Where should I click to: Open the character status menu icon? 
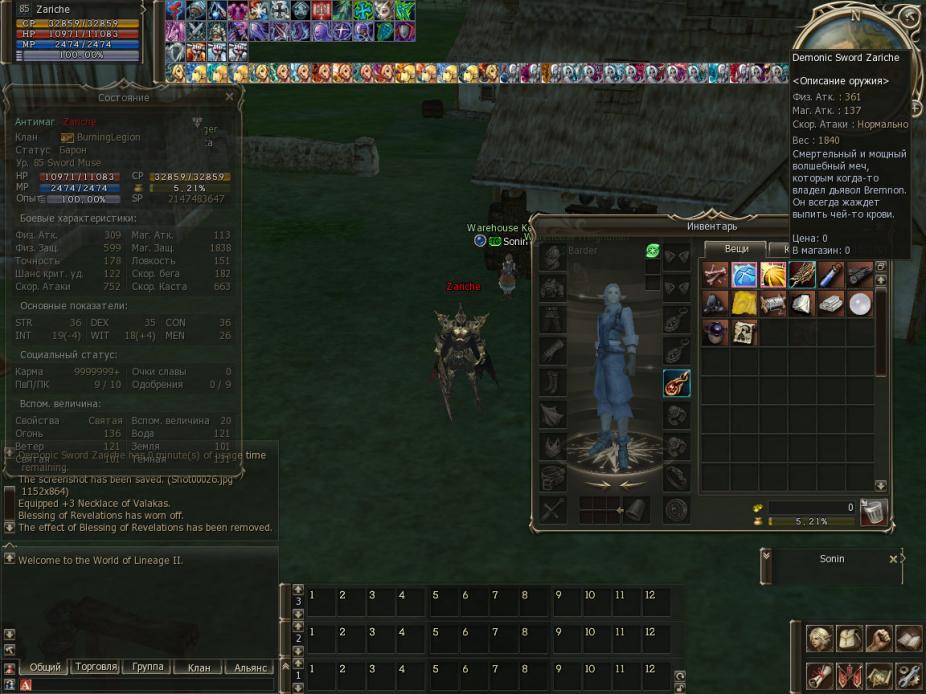click(x=820, y=637)
